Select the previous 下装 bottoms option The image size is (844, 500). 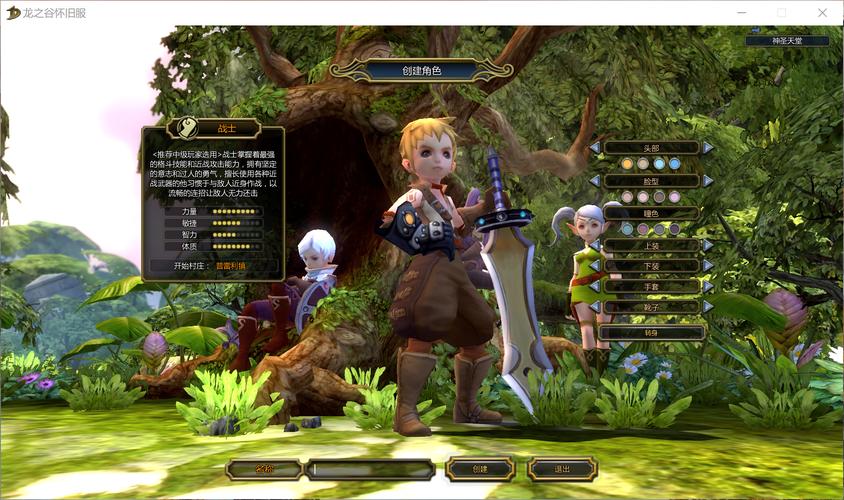click(595, 266)
